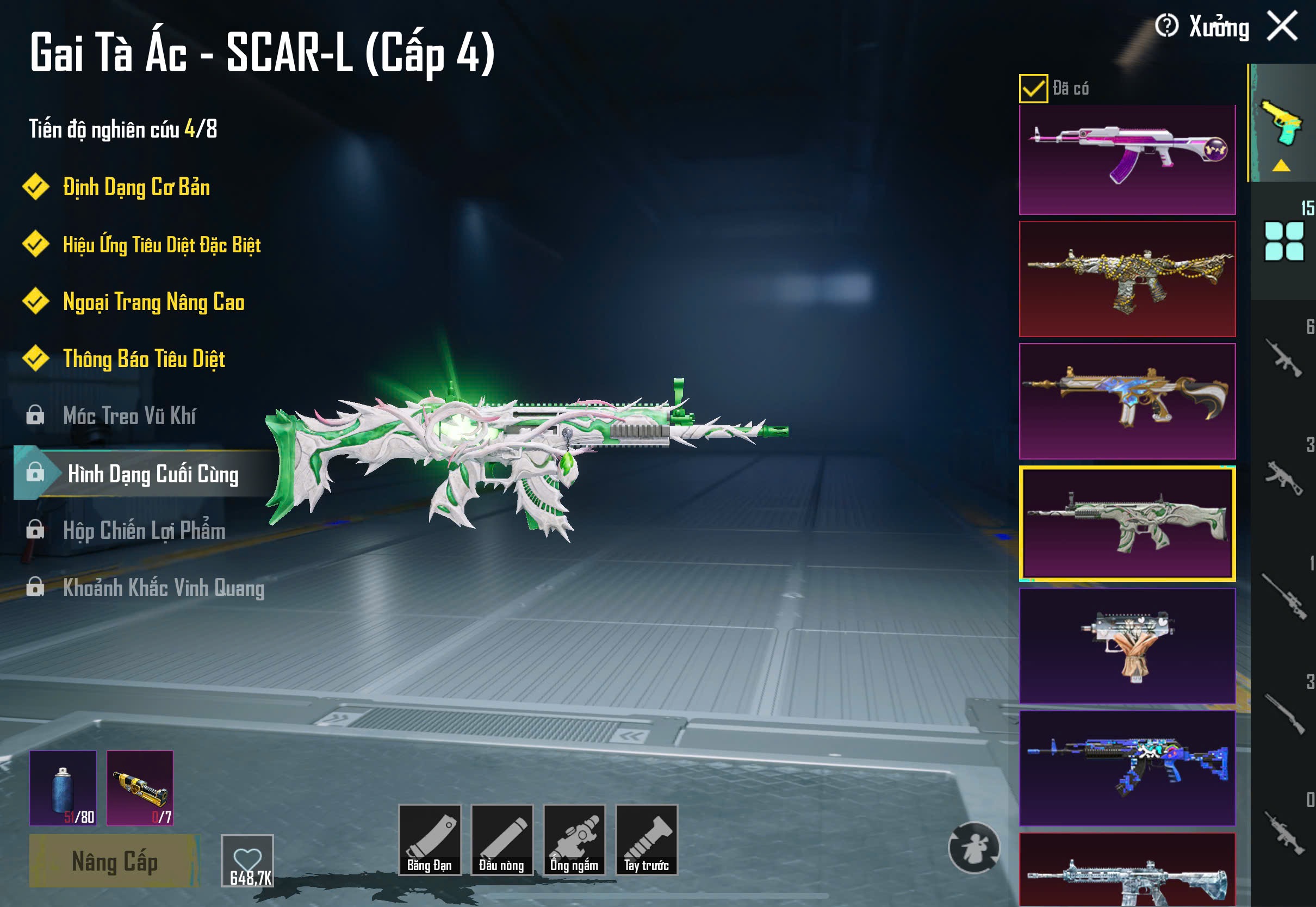Image resolution: width=1316 pixels, height=907 pixels.
Task: Toggle the Đã có owned filter checkbox
Action: coord(1033,89)
